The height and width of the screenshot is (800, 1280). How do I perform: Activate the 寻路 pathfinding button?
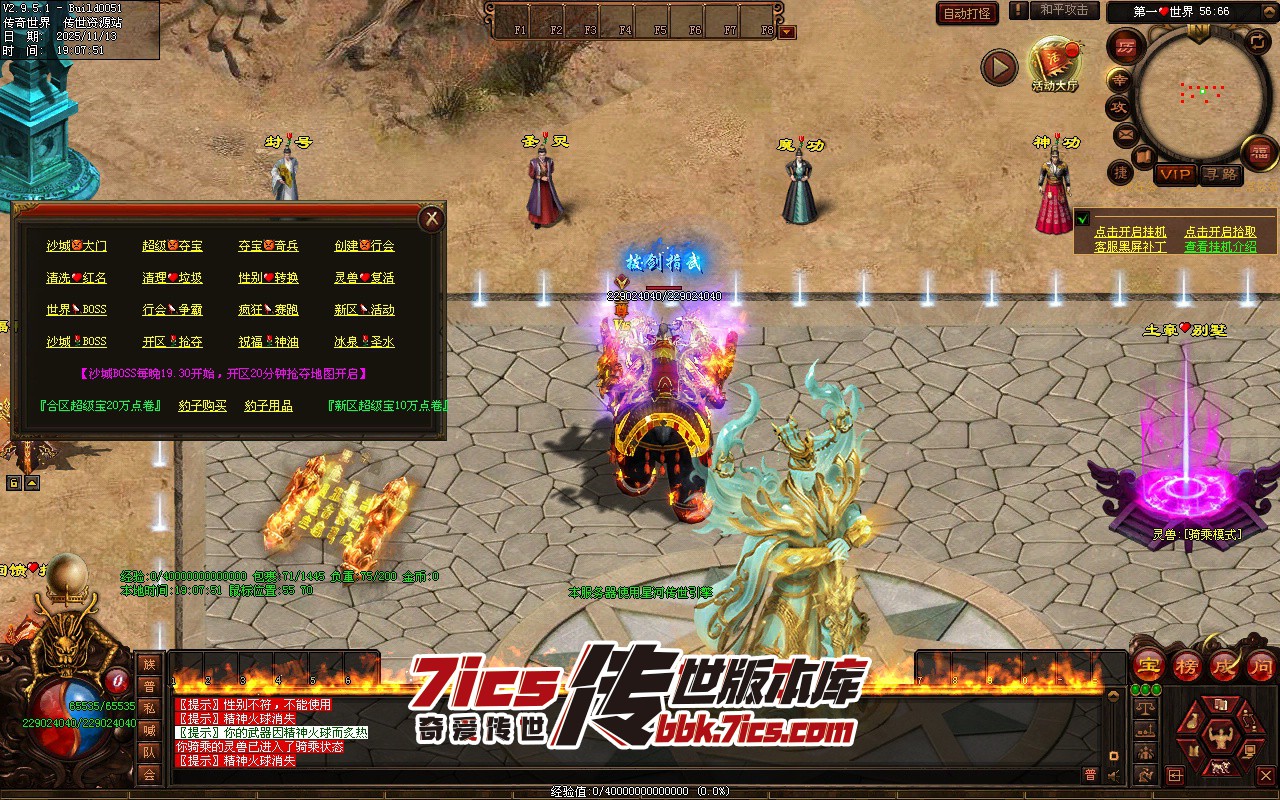coord(1220,174)
